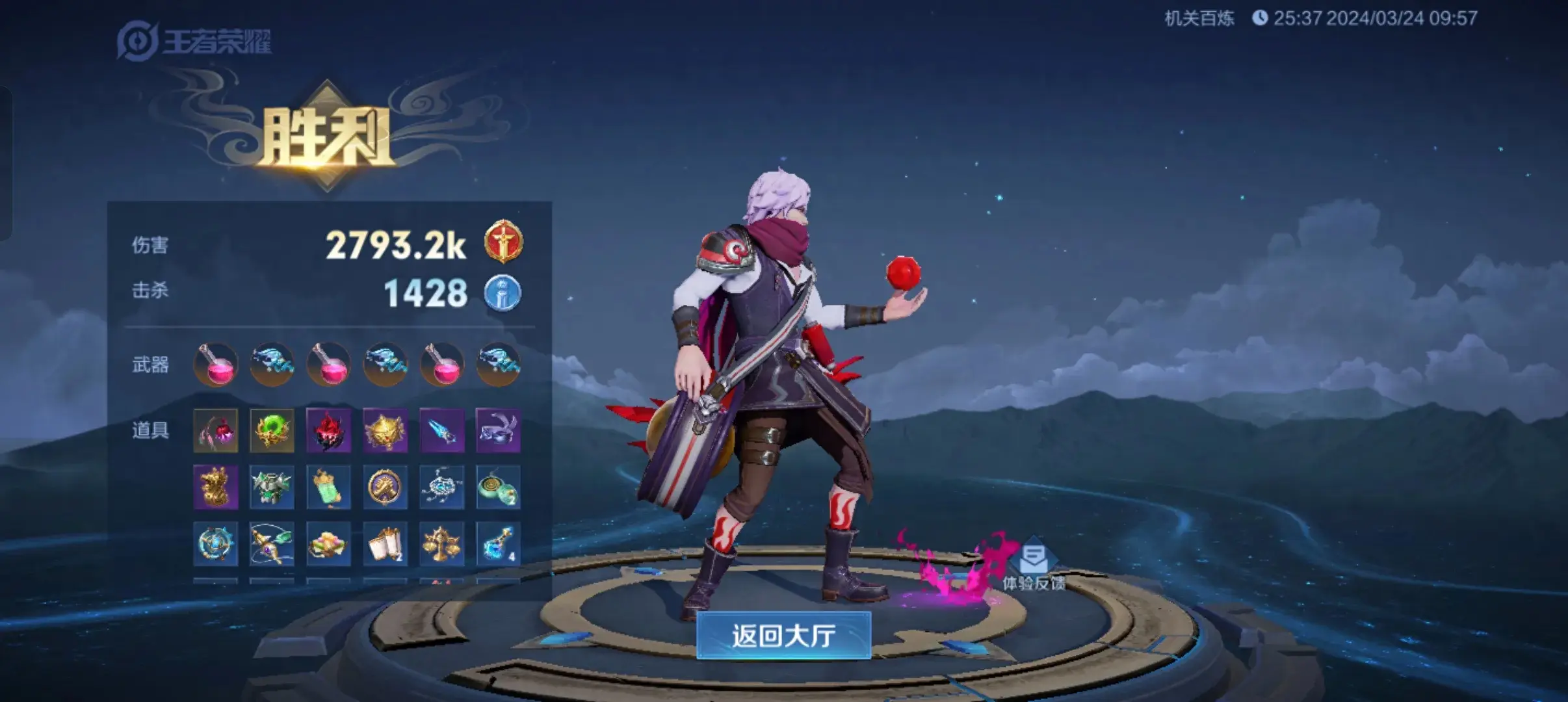Select the silver crystal necklace item
1568x702 pixels.
click(441, 487)
